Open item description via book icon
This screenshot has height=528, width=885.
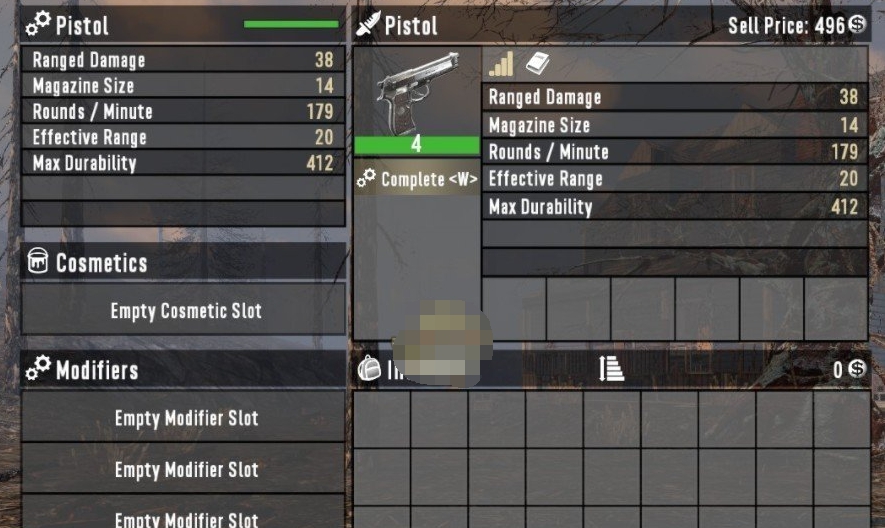point(537,64)
